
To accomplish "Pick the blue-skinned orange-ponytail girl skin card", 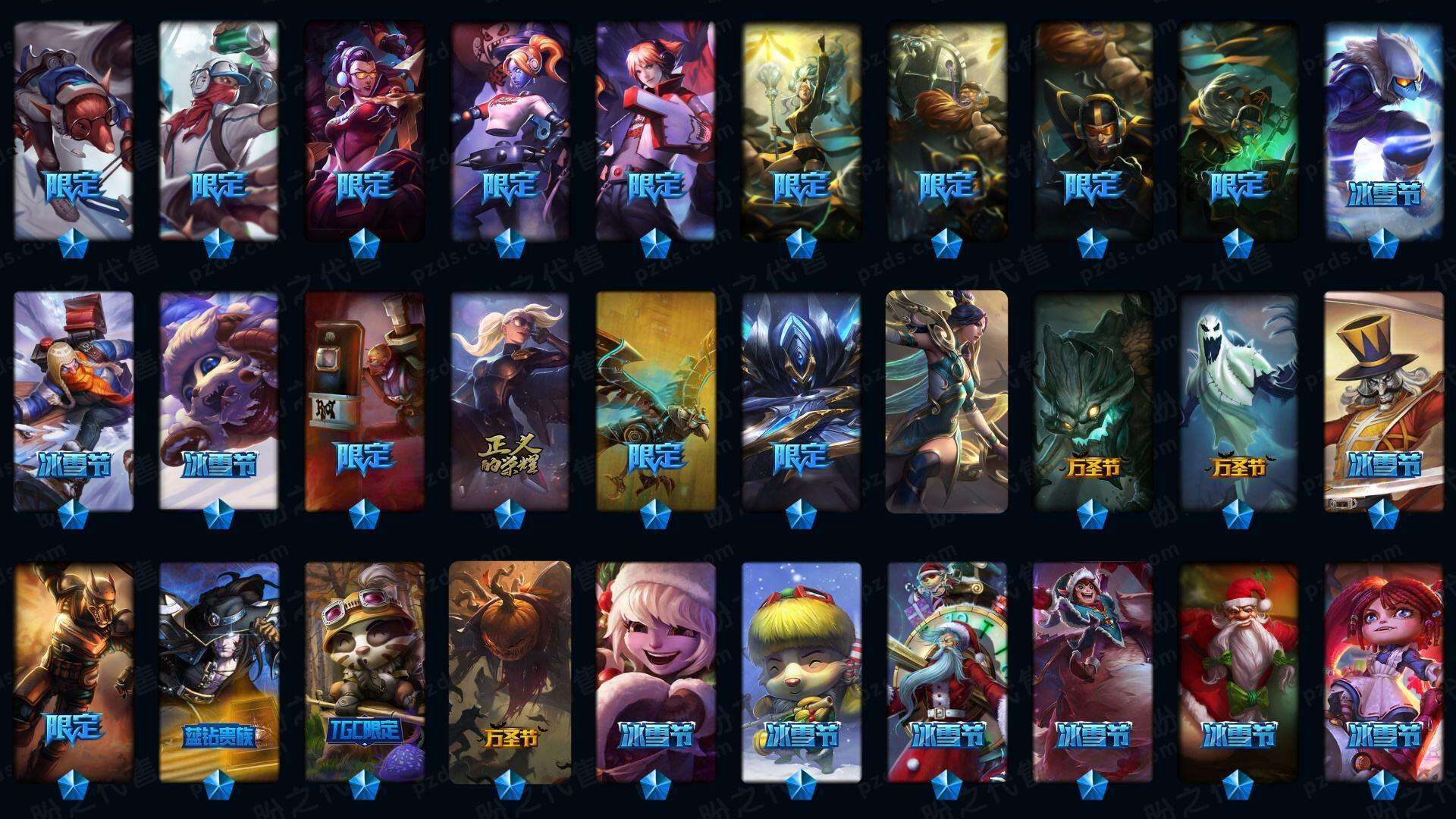I will coord(510,129).
